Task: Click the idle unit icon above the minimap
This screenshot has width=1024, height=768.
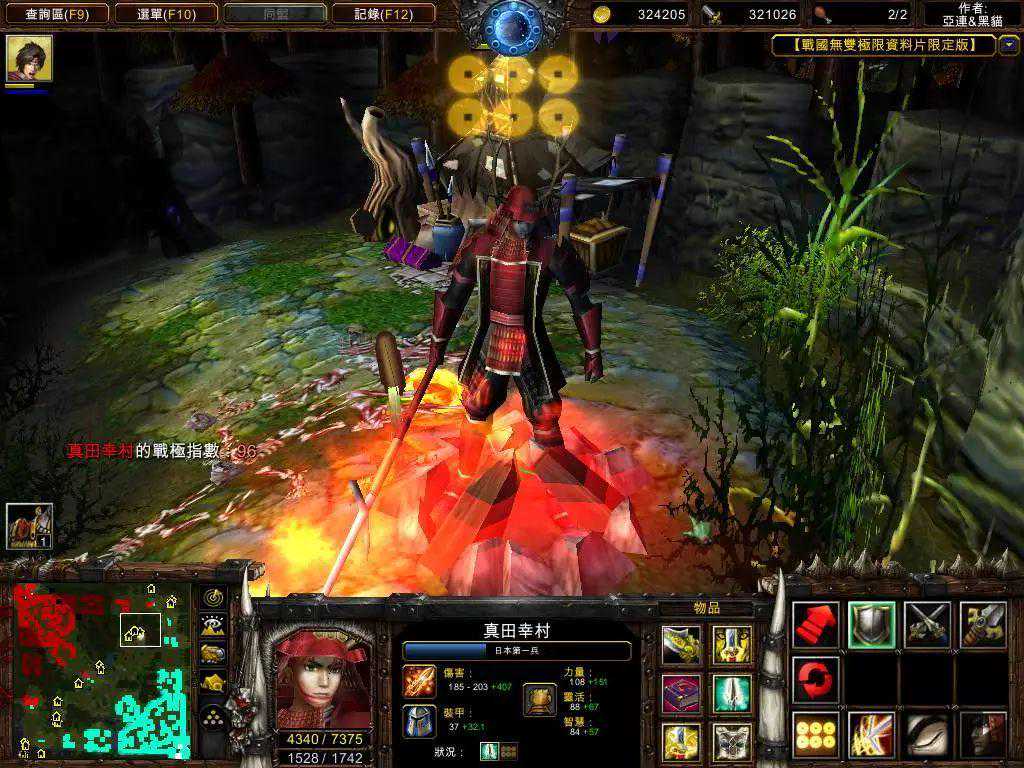Action: coord(29,526)
